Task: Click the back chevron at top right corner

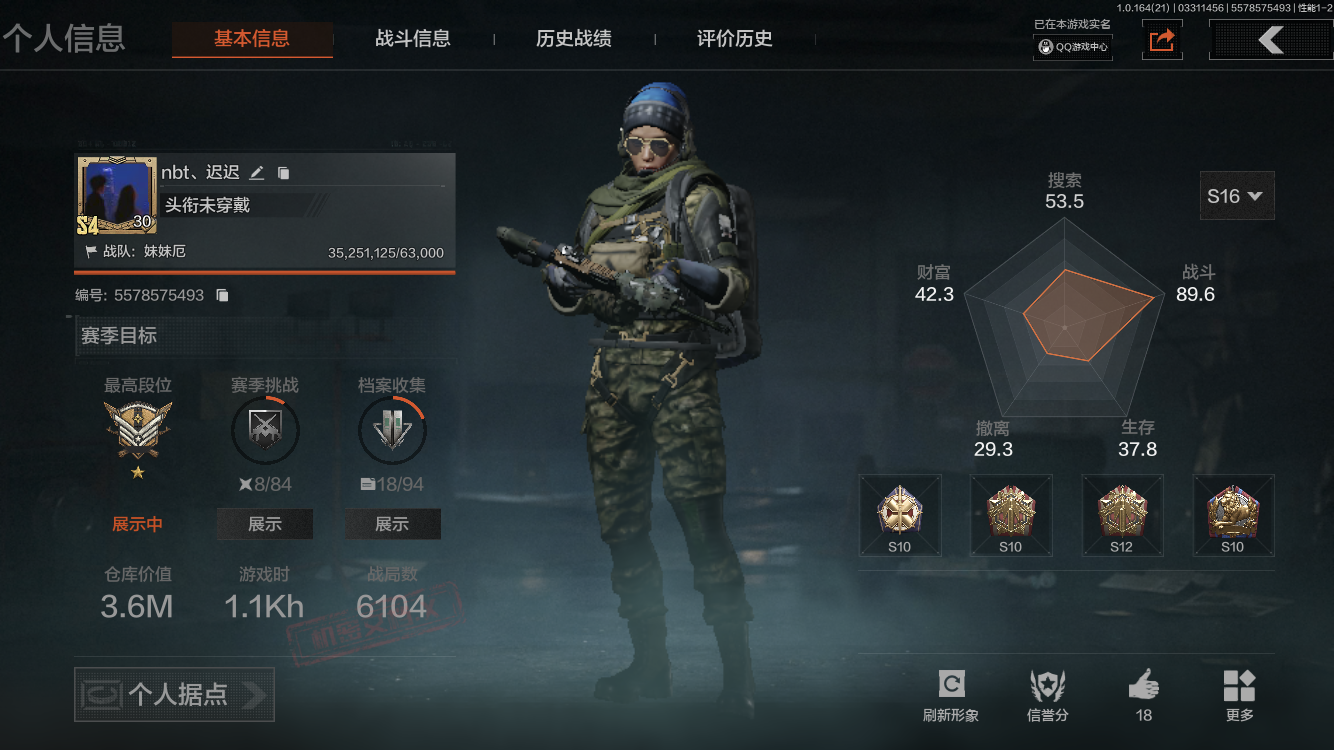Action: 1270,40
